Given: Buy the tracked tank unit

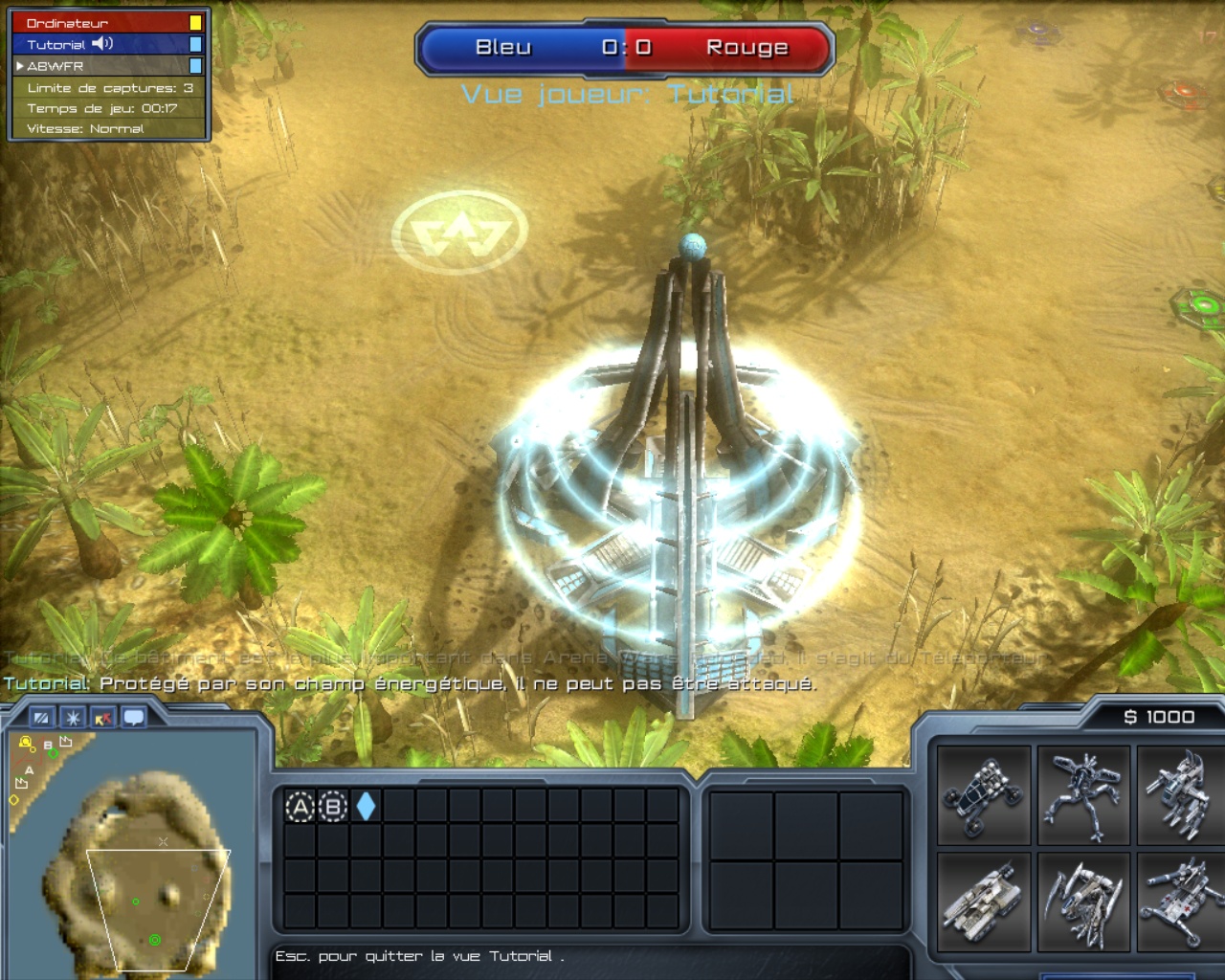Looking at the screenshot, I should [984, 902].
